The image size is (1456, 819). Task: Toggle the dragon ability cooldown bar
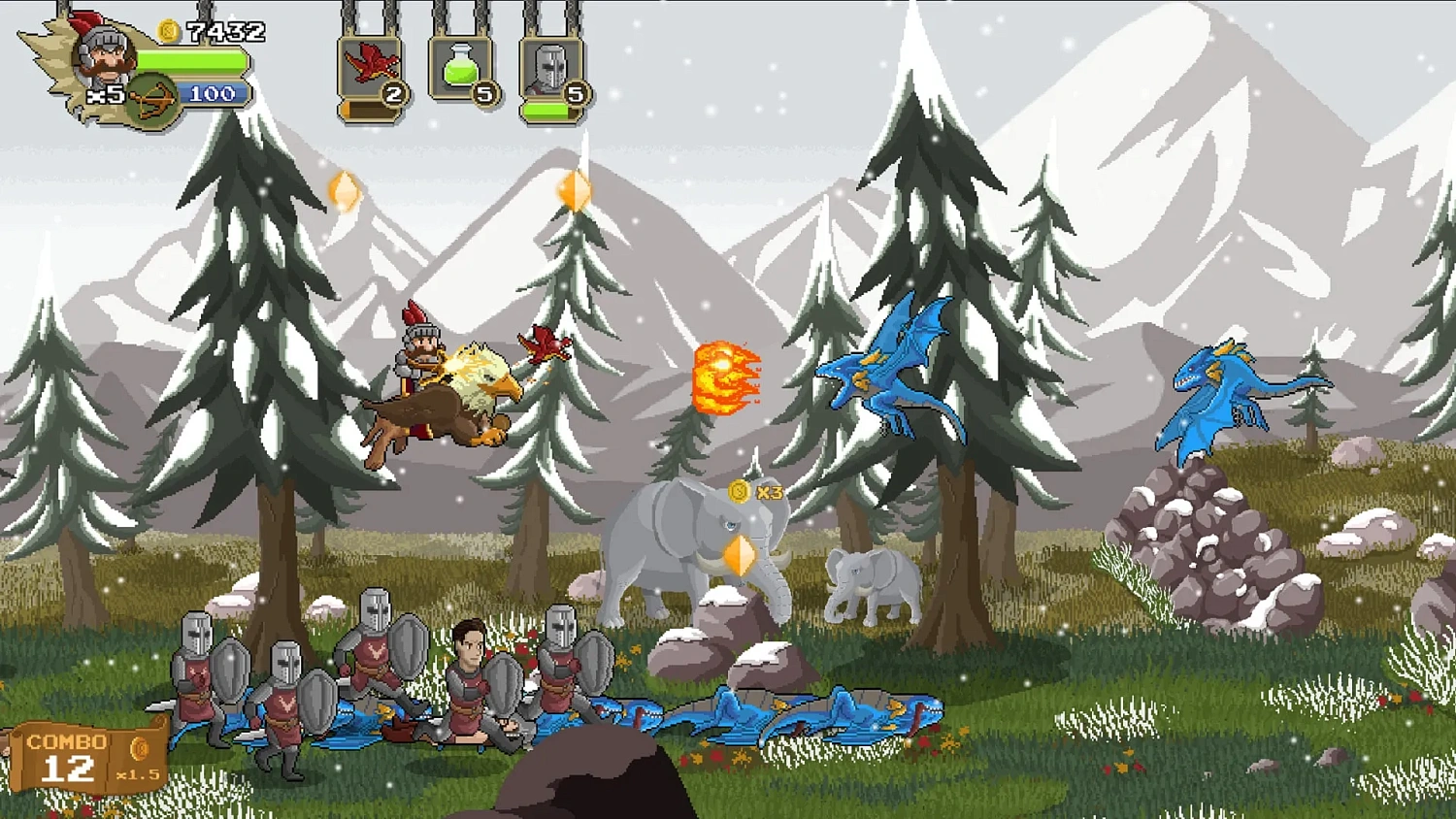(x=369, y=107)
